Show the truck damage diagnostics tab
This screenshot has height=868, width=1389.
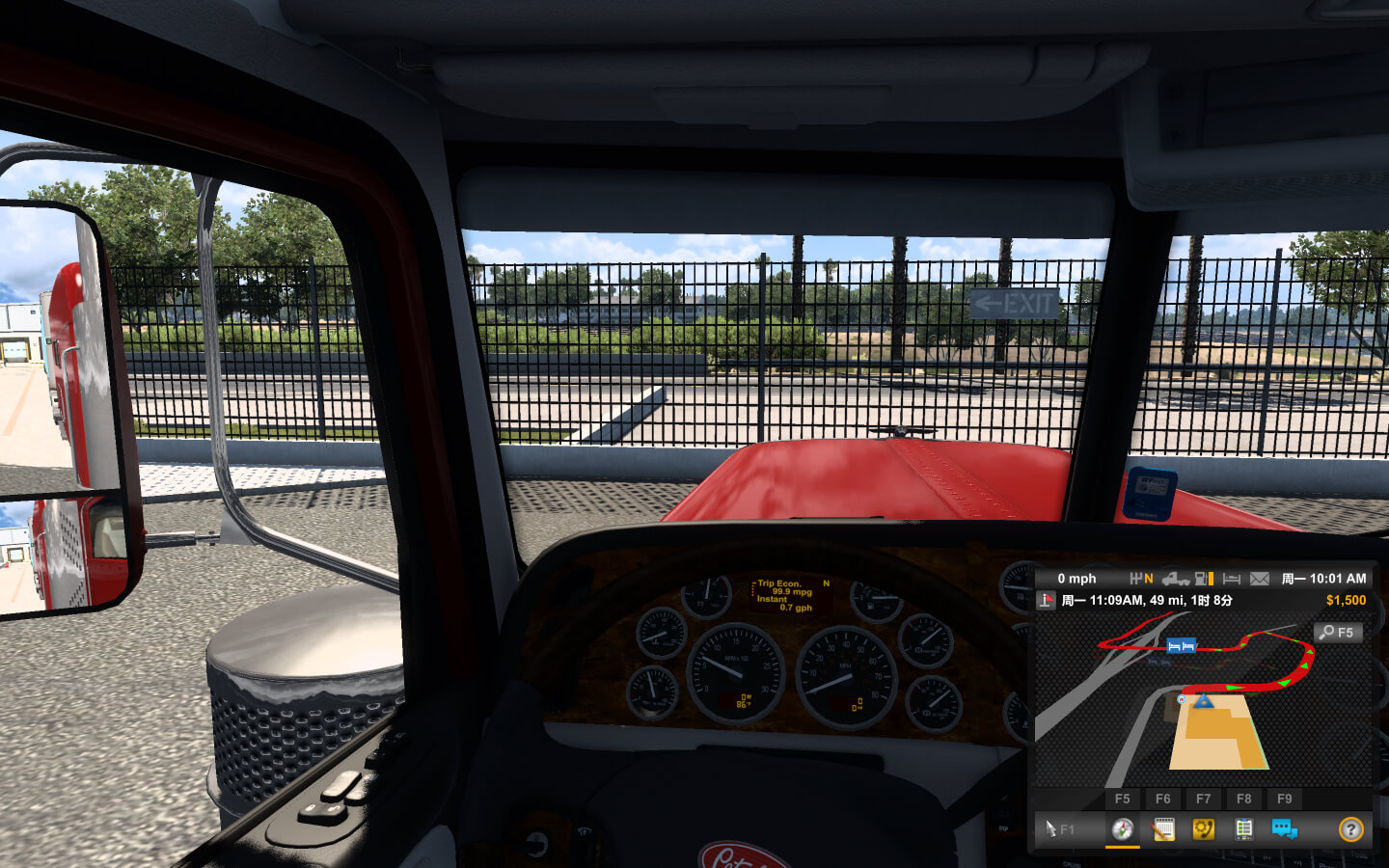coord(1243,829)
